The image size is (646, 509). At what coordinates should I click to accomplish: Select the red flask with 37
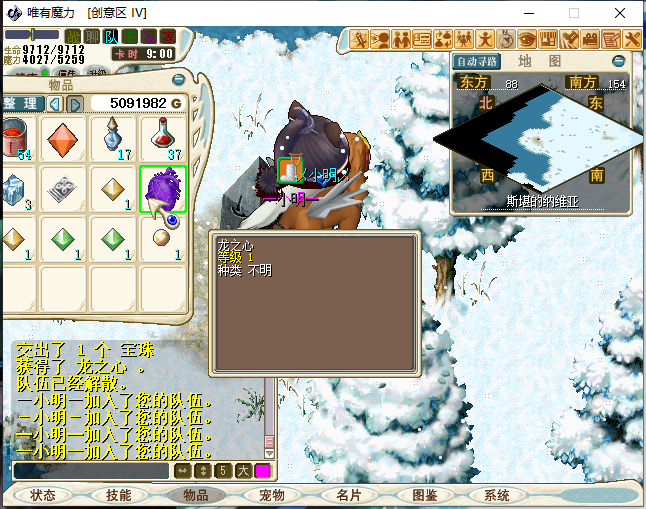tap(162, 138)
